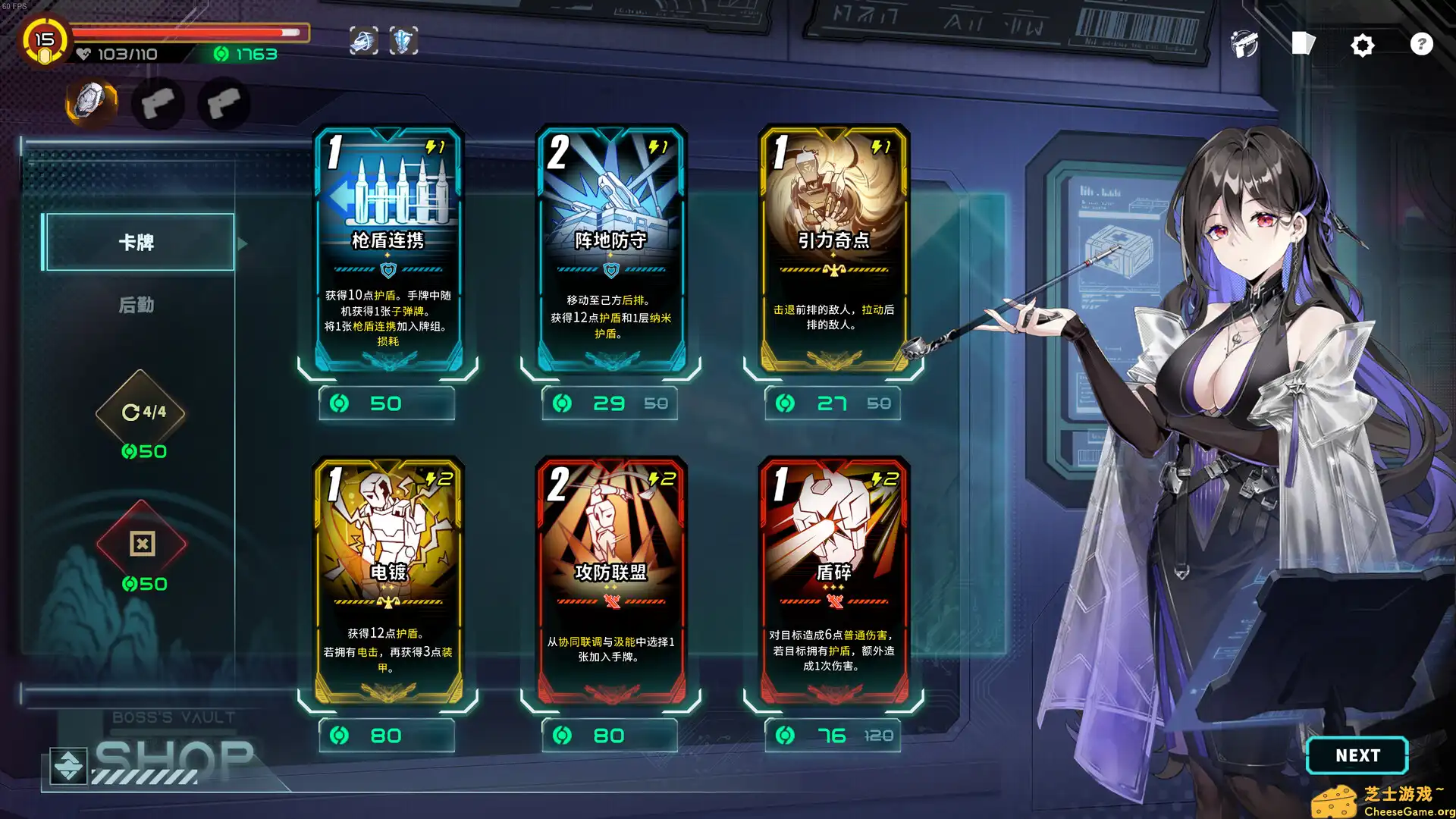Open the card deck icon in top-right bar

(x=1303, y=43)
